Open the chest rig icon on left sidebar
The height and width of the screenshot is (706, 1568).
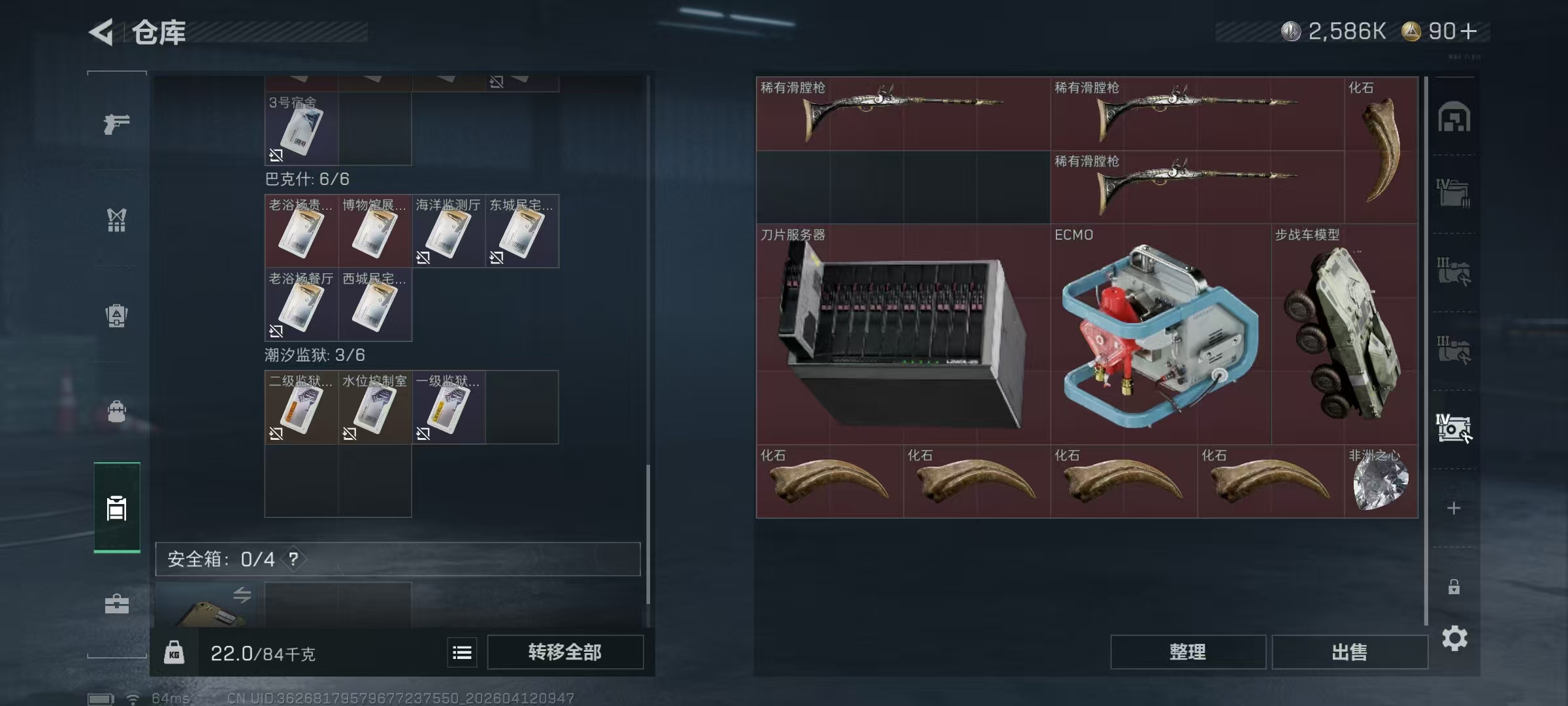coord(116,221)
